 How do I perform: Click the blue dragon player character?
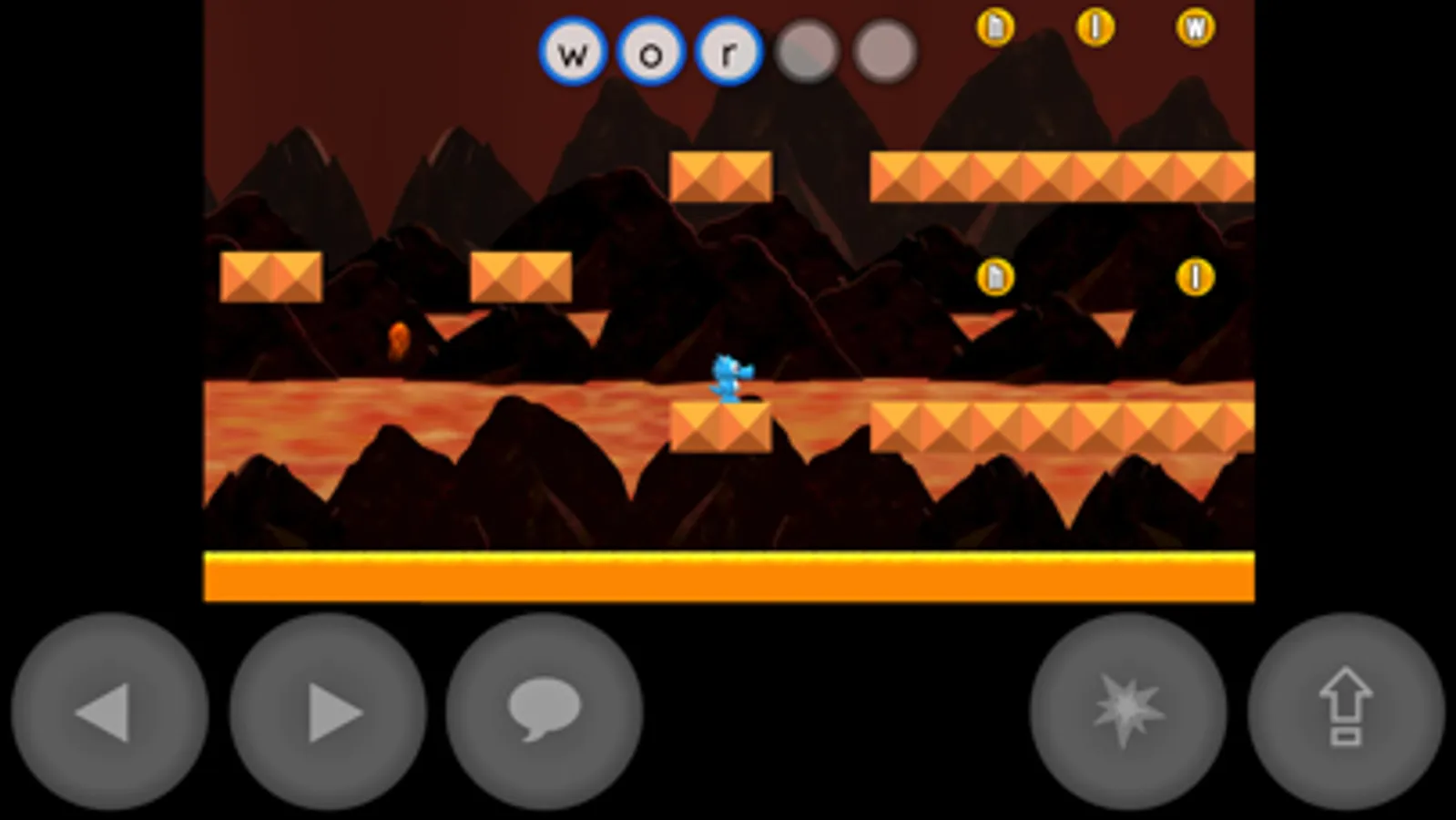point(728,375)
